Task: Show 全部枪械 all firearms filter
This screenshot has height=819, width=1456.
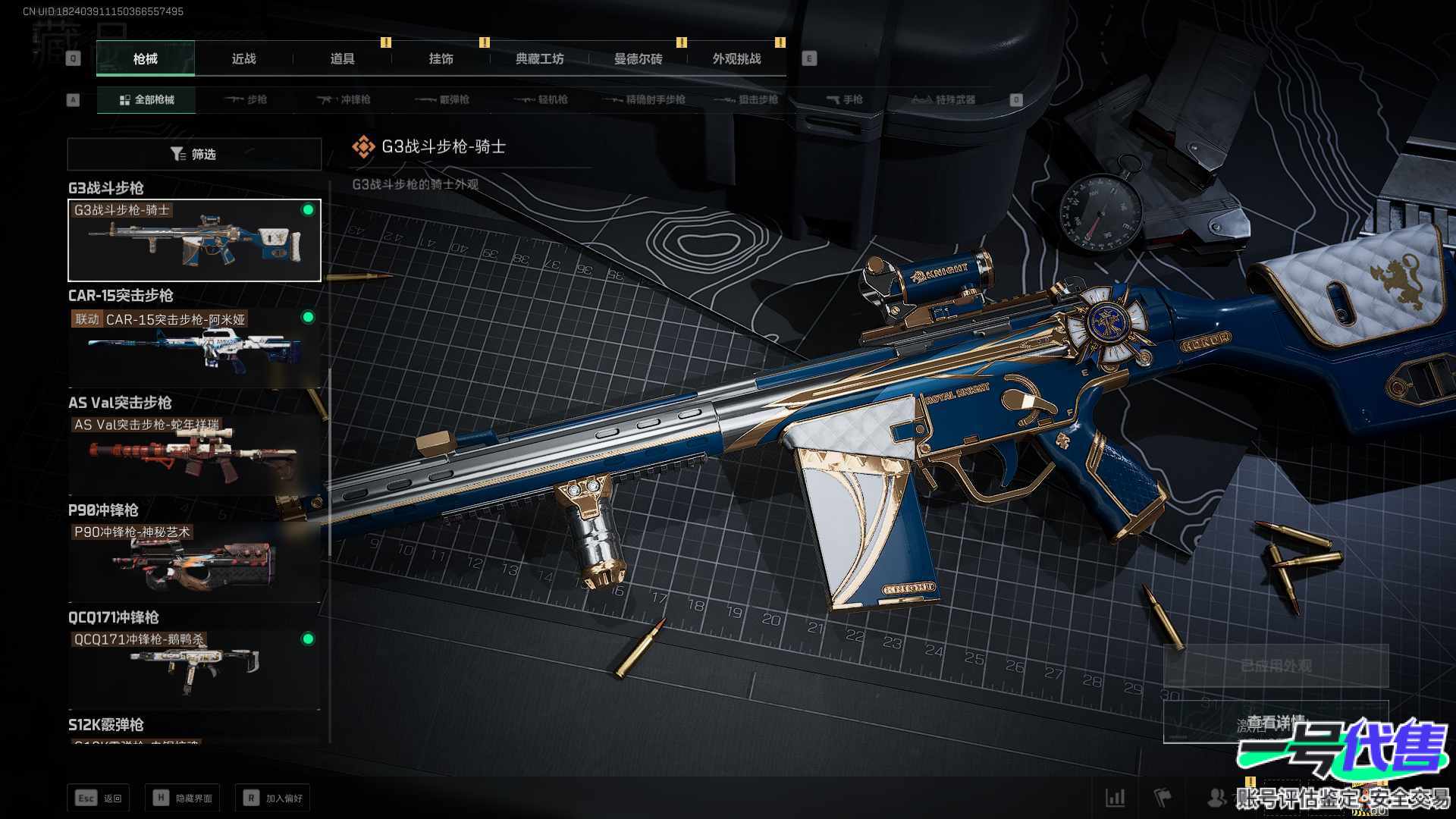Action: [x=146, y=99]
